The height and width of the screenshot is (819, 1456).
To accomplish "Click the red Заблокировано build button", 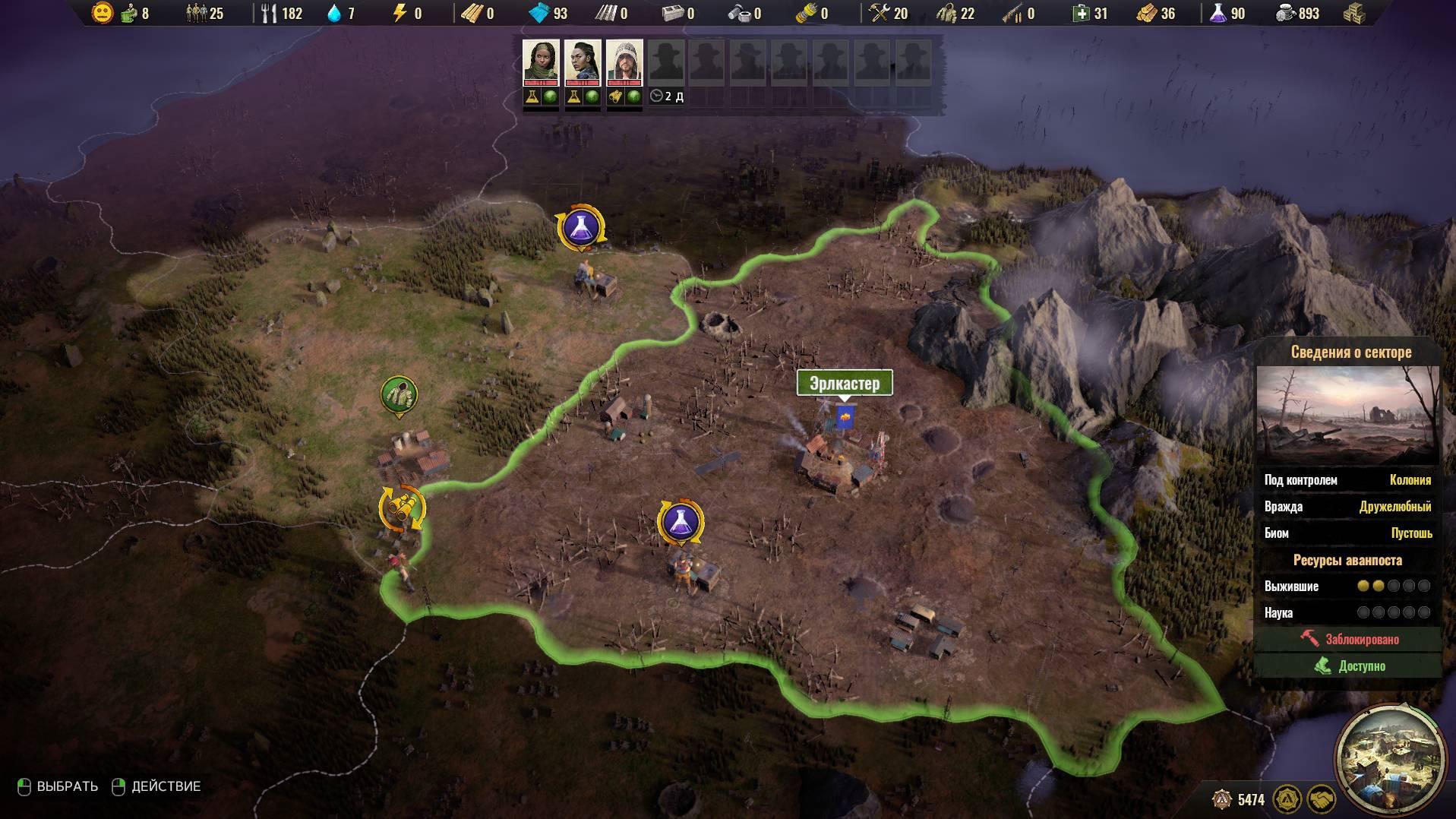I will (x=1348, y=639).
